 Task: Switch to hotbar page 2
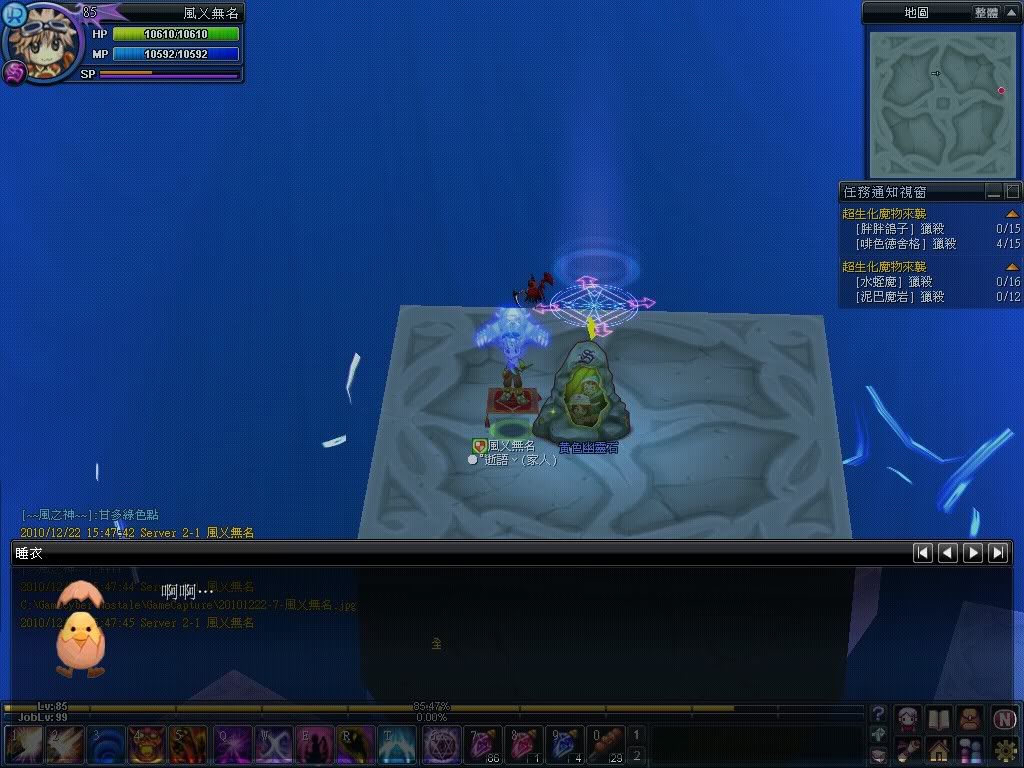(637, 755)
